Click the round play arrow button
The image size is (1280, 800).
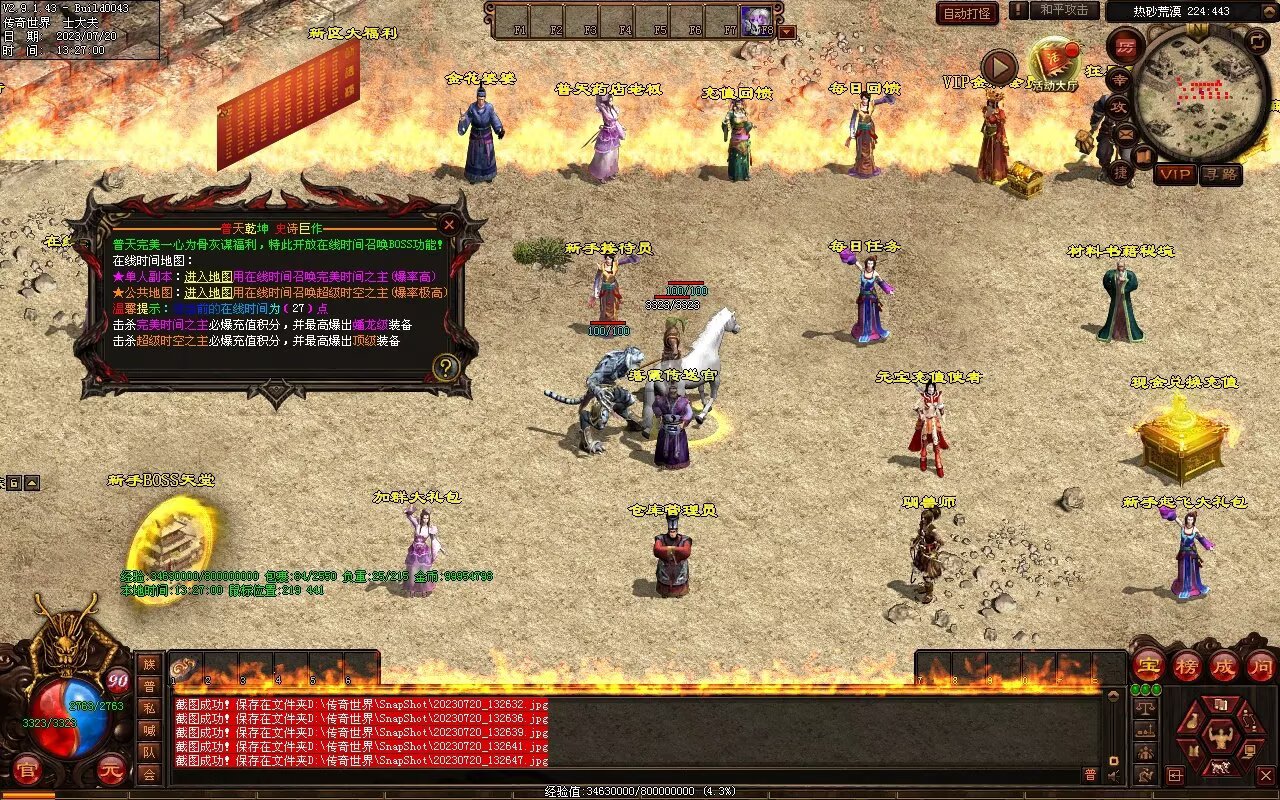click(998, 68)
